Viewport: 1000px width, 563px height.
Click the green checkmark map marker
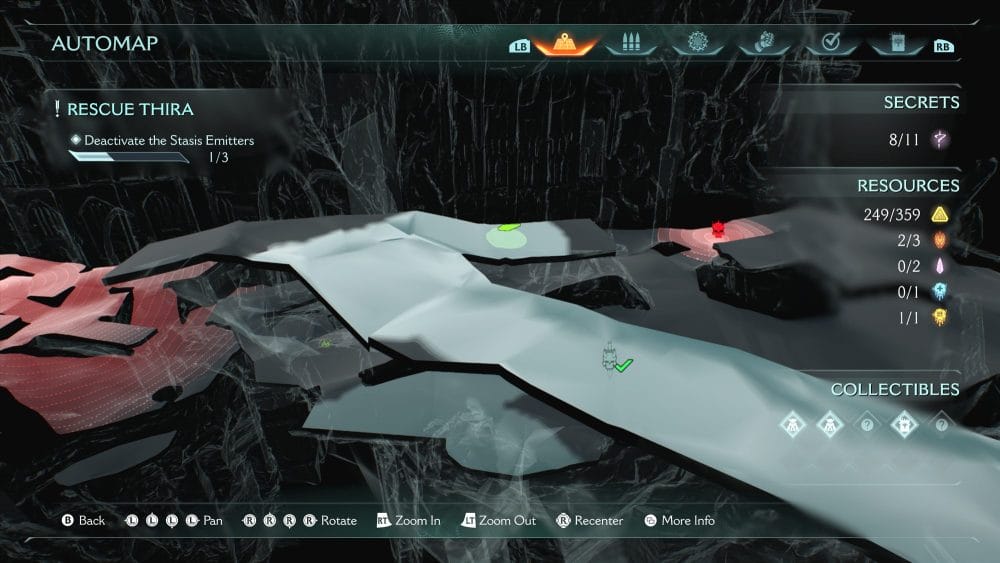point(624,366)
